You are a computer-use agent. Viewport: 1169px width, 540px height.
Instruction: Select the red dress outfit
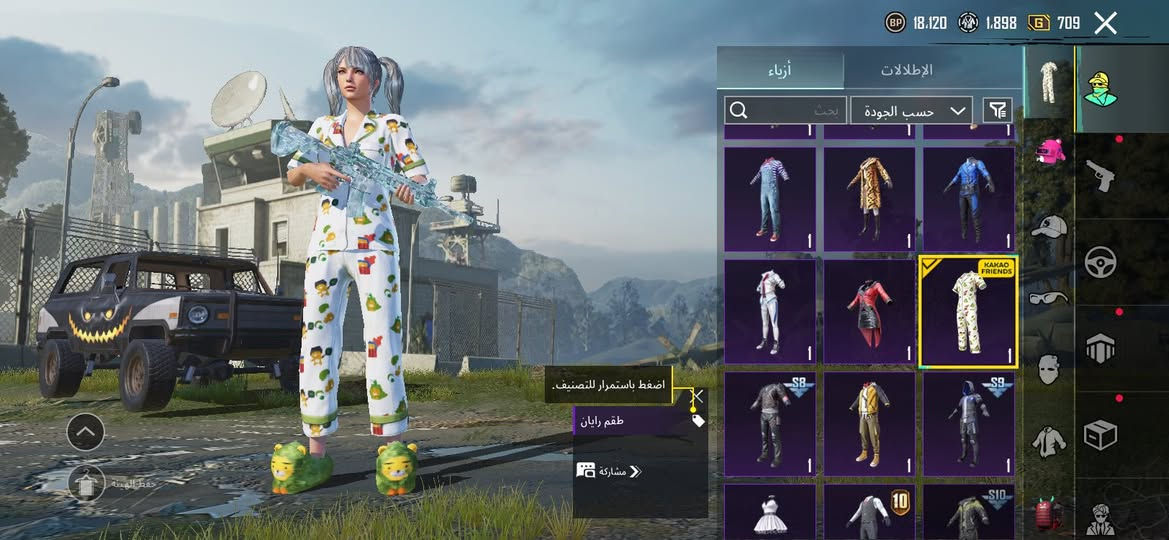tap(868, 312)
